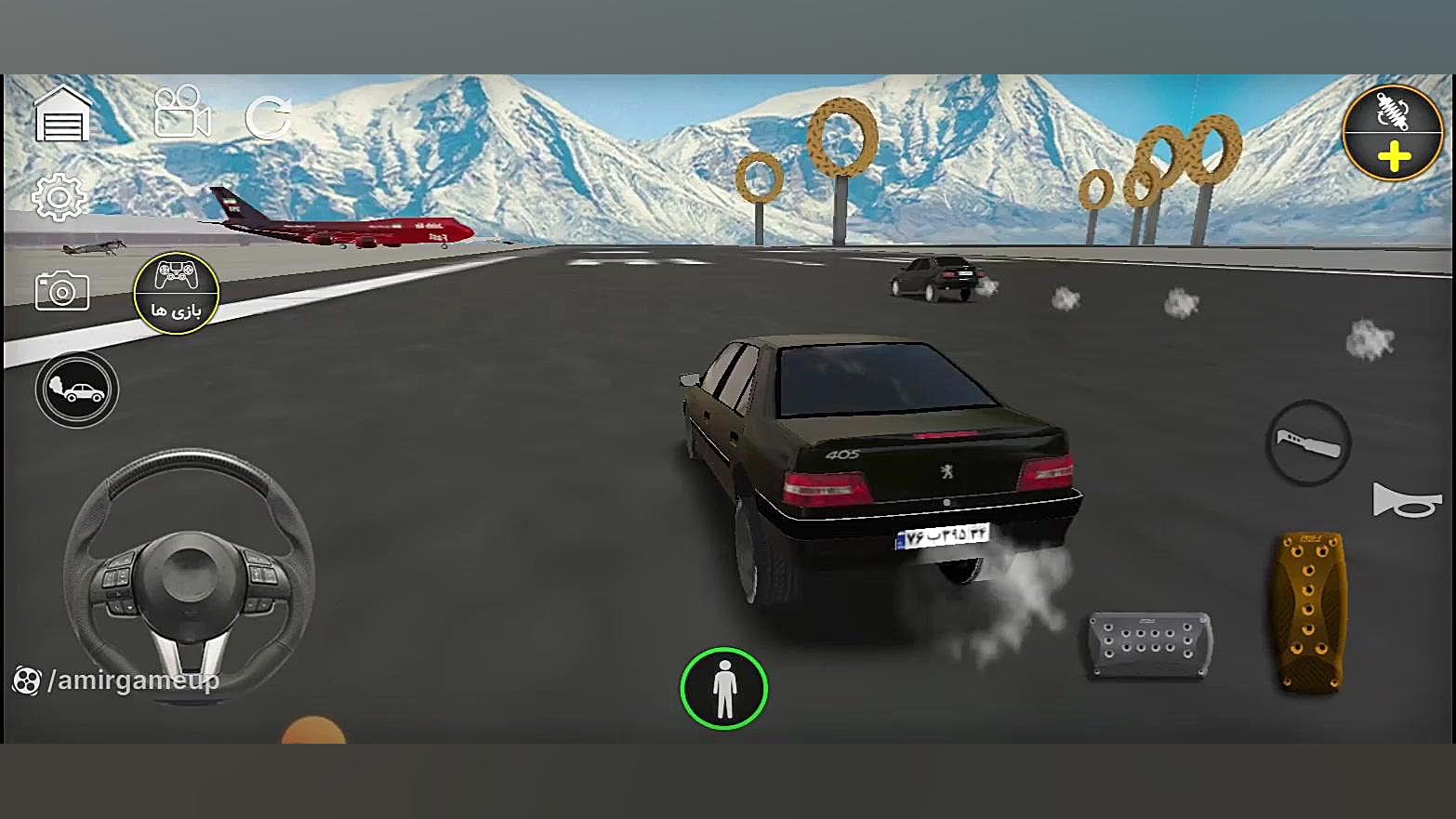Sound the car horn
This screenshot has width=1456, height=819.
tap(1406, 501)
